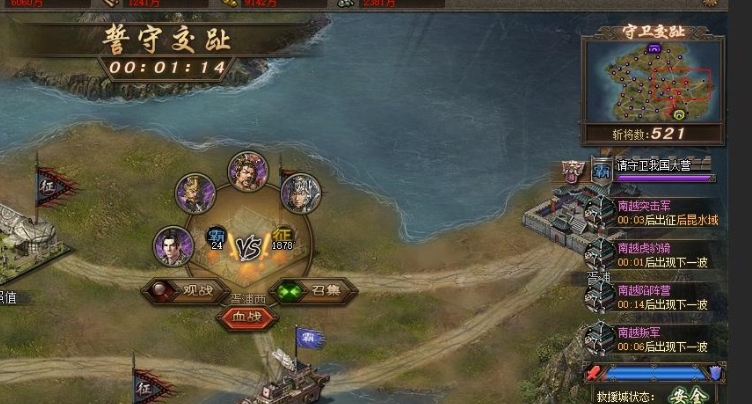Select the 南越突击军 army row

click(651, 211)
